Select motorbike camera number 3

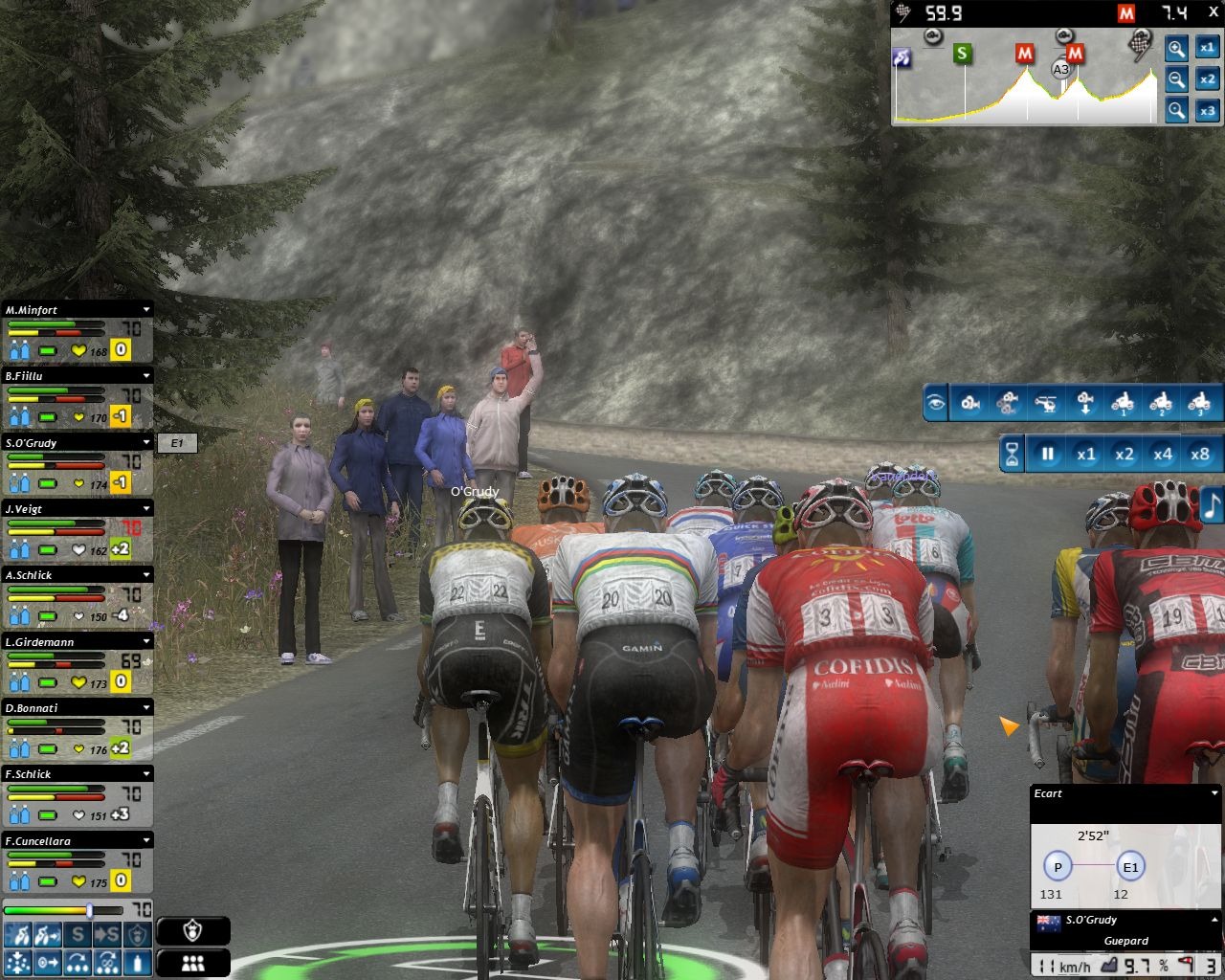coord(1199,403)
